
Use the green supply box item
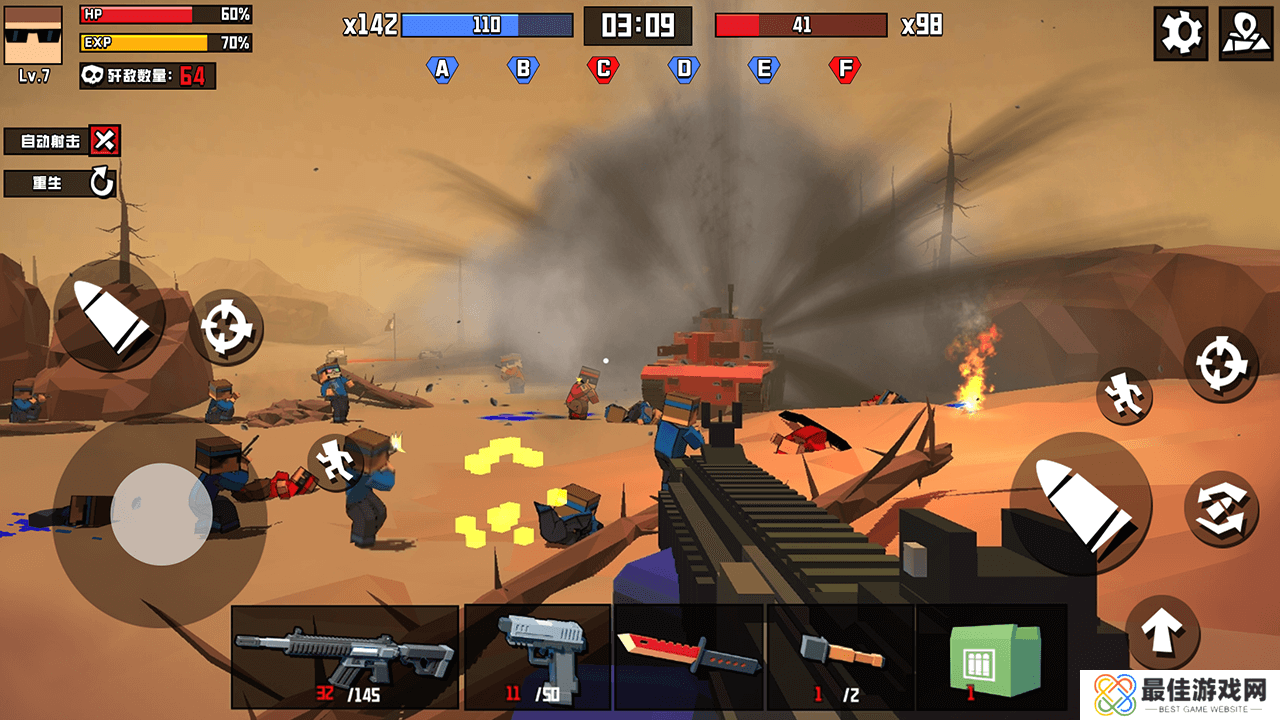(x=992, y=657)
